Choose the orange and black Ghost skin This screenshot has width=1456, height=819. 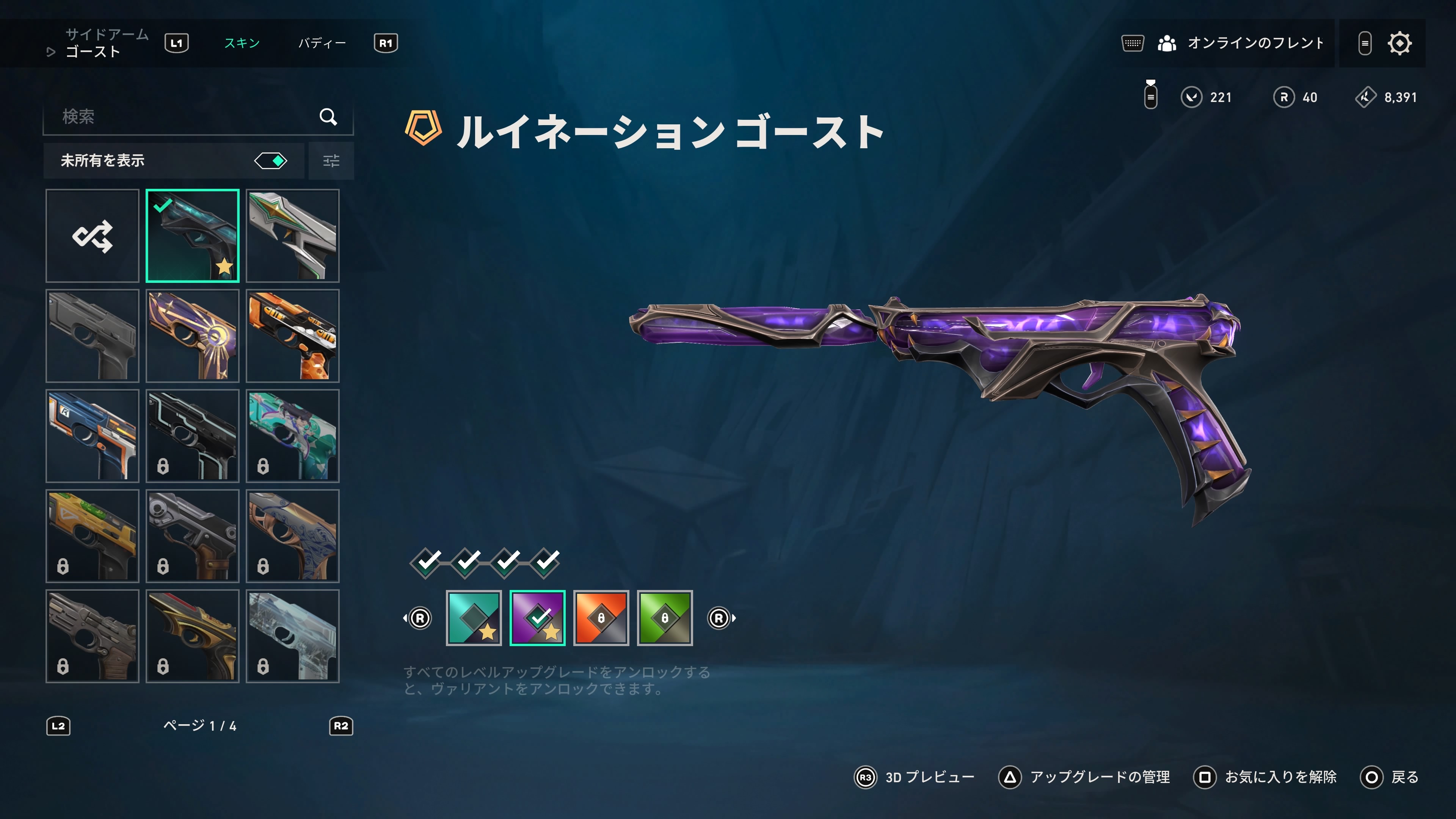pos(292,336)
